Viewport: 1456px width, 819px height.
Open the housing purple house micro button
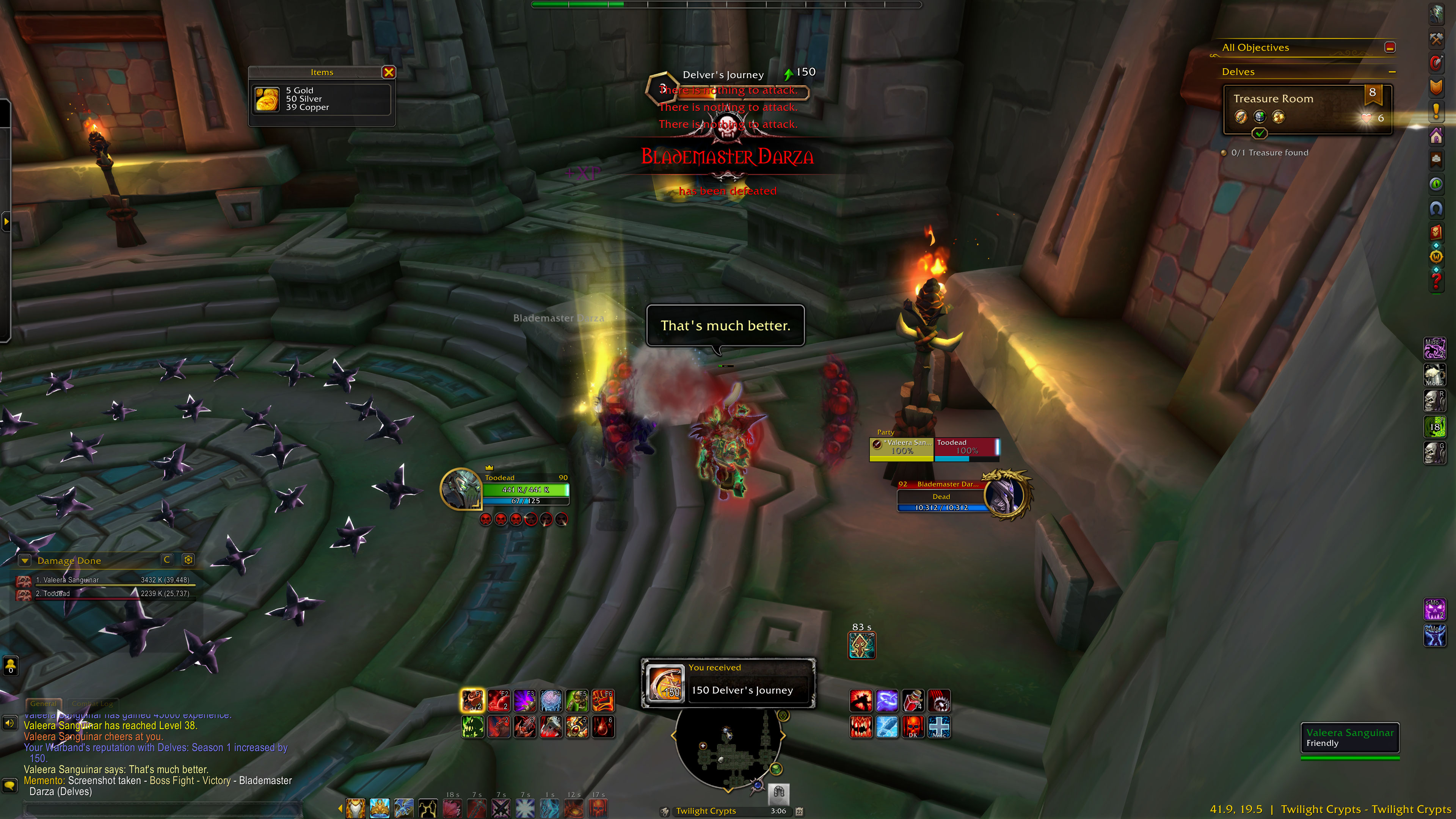[1436, 136]
